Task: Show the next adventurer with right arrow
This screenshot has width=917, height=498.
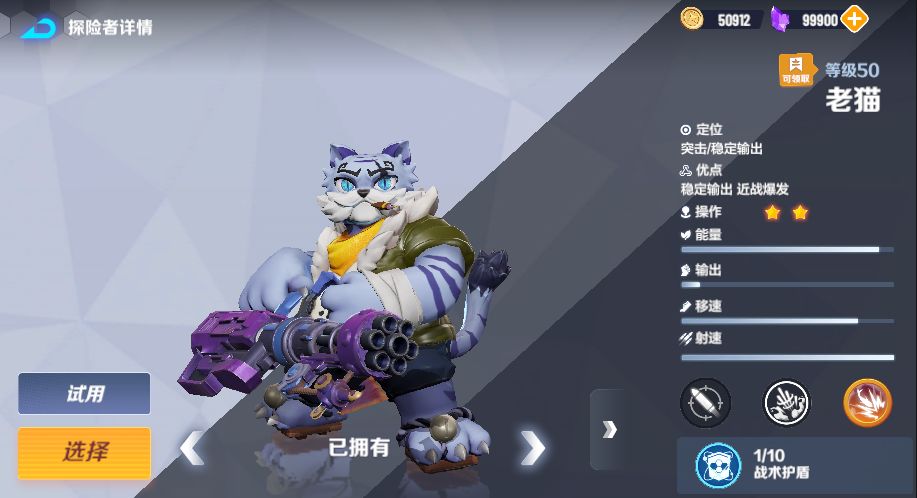Action: click(533, 448)
